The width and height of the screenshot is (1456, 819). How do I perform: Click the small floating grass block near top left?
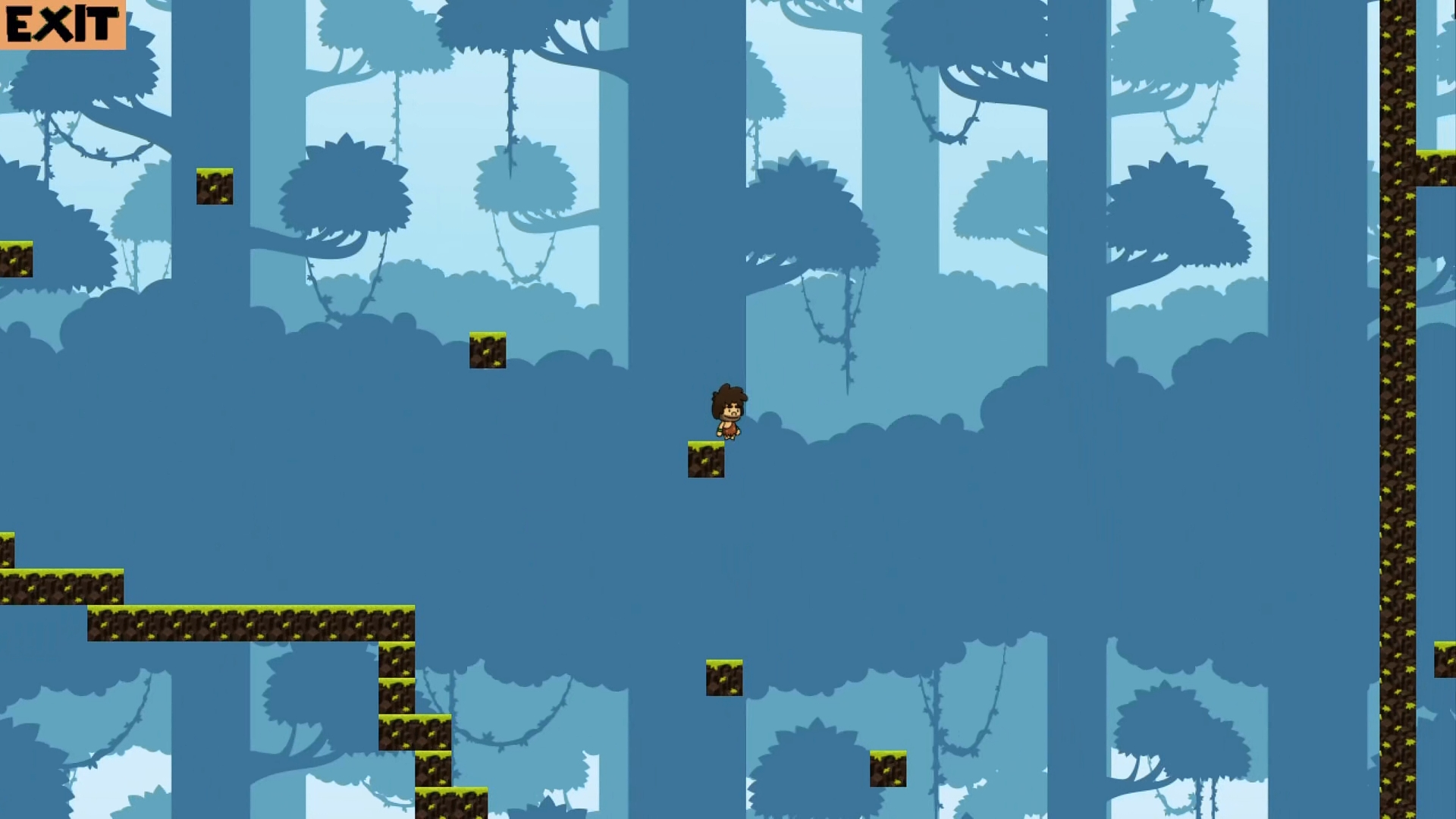(215, 187)
